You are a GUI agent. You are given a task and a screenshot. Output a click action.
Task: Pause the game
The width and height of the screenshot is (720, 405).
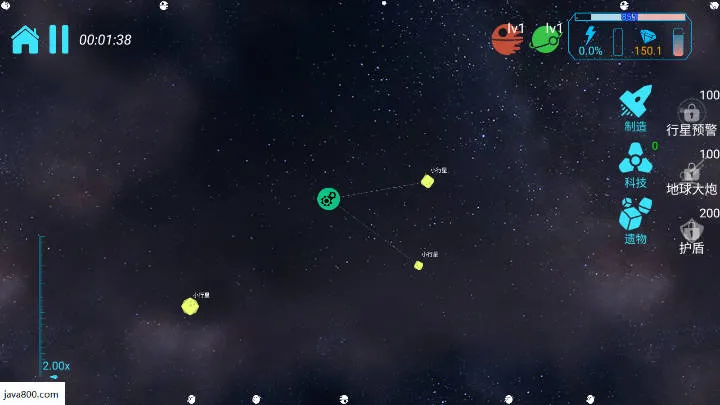point(59,39)
